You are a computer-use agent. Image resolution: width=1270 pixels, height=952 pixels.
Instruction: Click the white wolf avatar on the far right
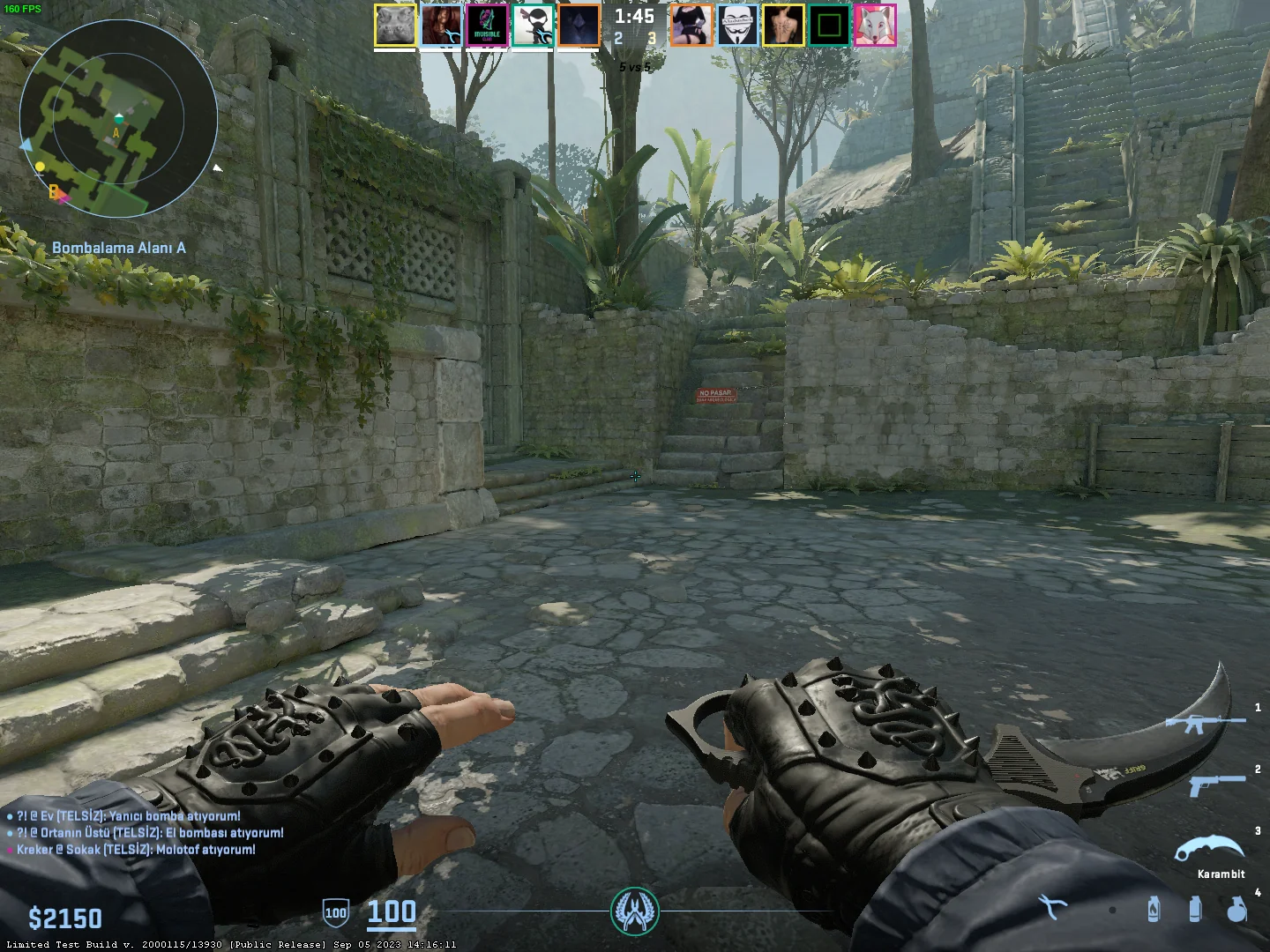point(877,25)
